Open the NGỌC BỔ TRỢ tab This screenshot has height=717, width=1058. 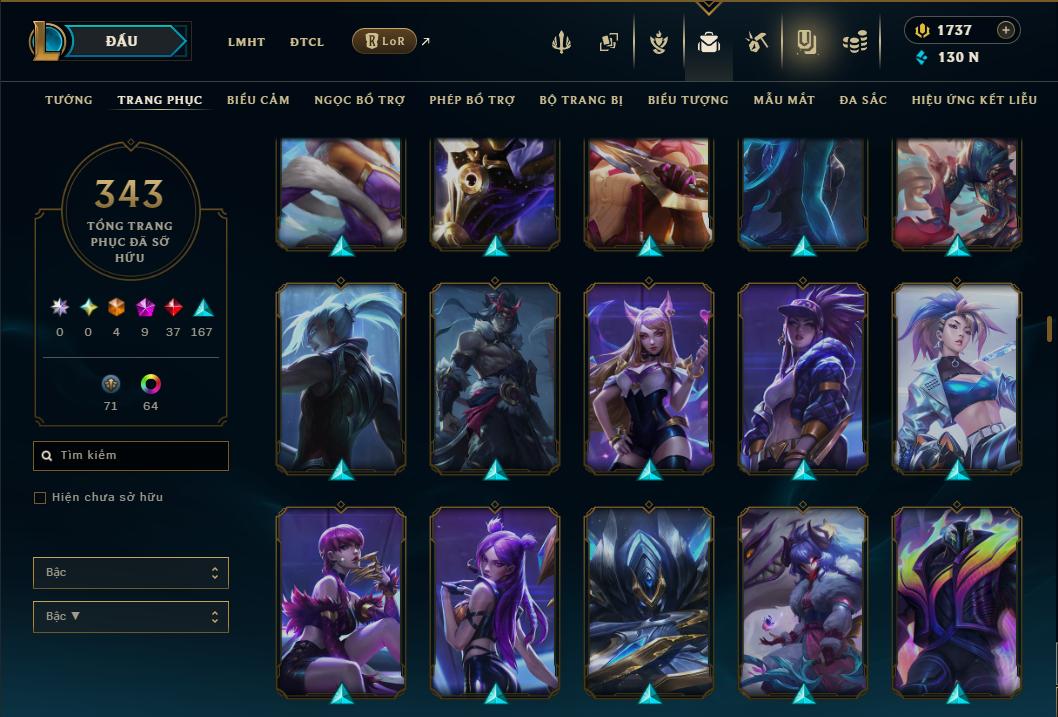click(360, 100)
